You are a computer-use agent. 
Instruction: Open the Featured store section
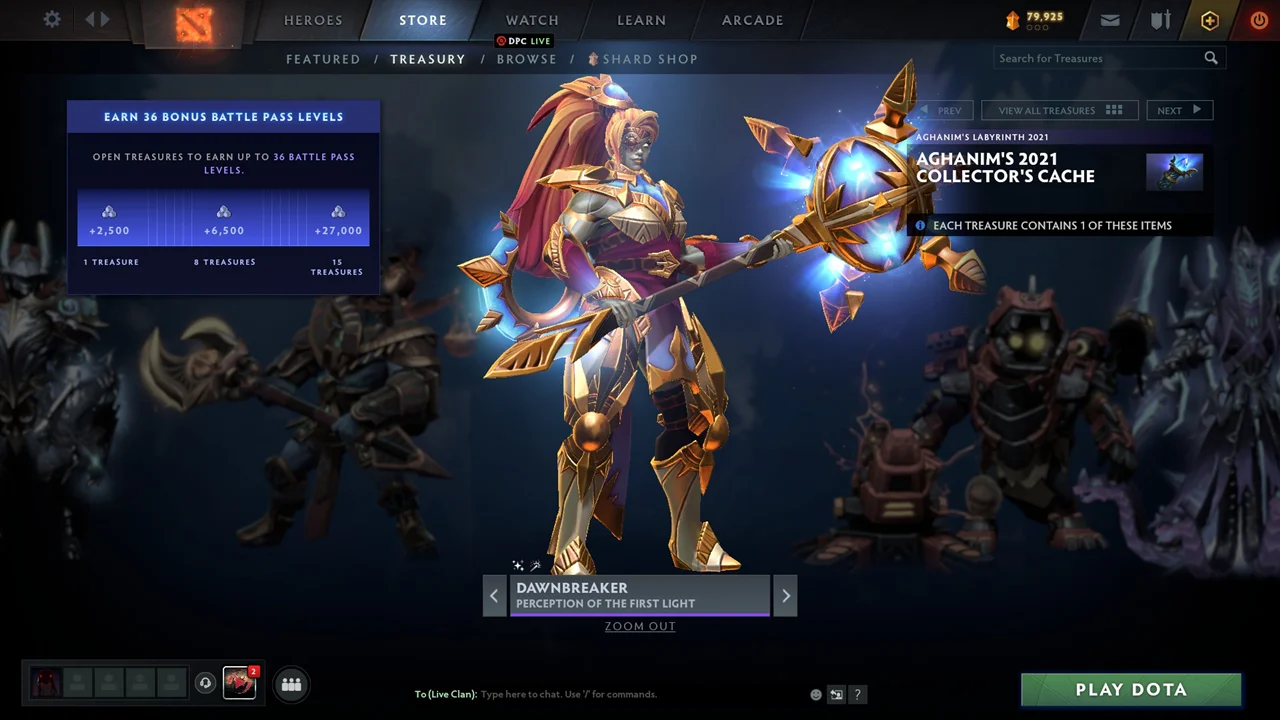point(323,59)
